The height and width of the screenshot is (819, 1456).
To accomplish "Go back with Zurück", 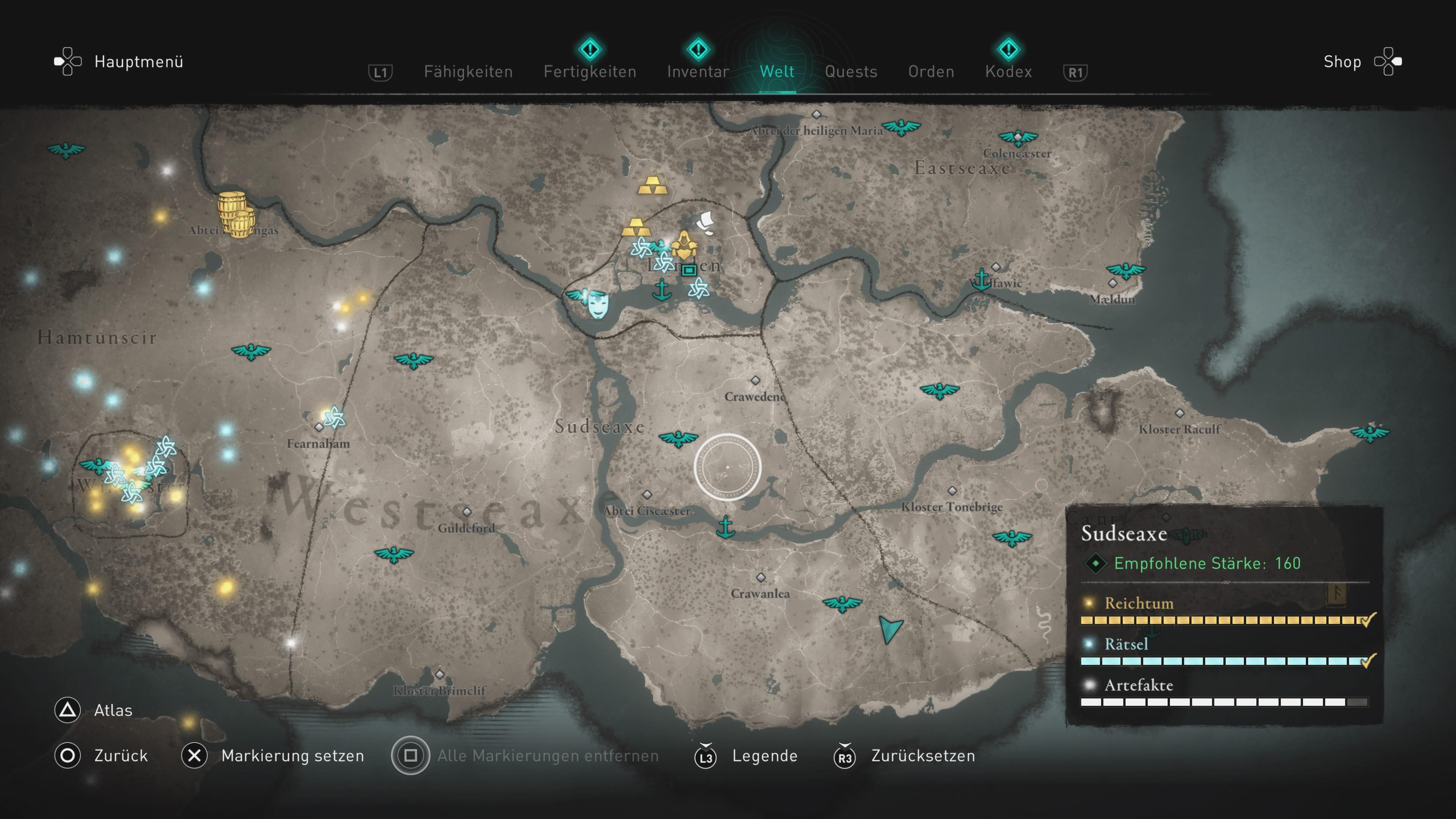I will coord(121,756).
